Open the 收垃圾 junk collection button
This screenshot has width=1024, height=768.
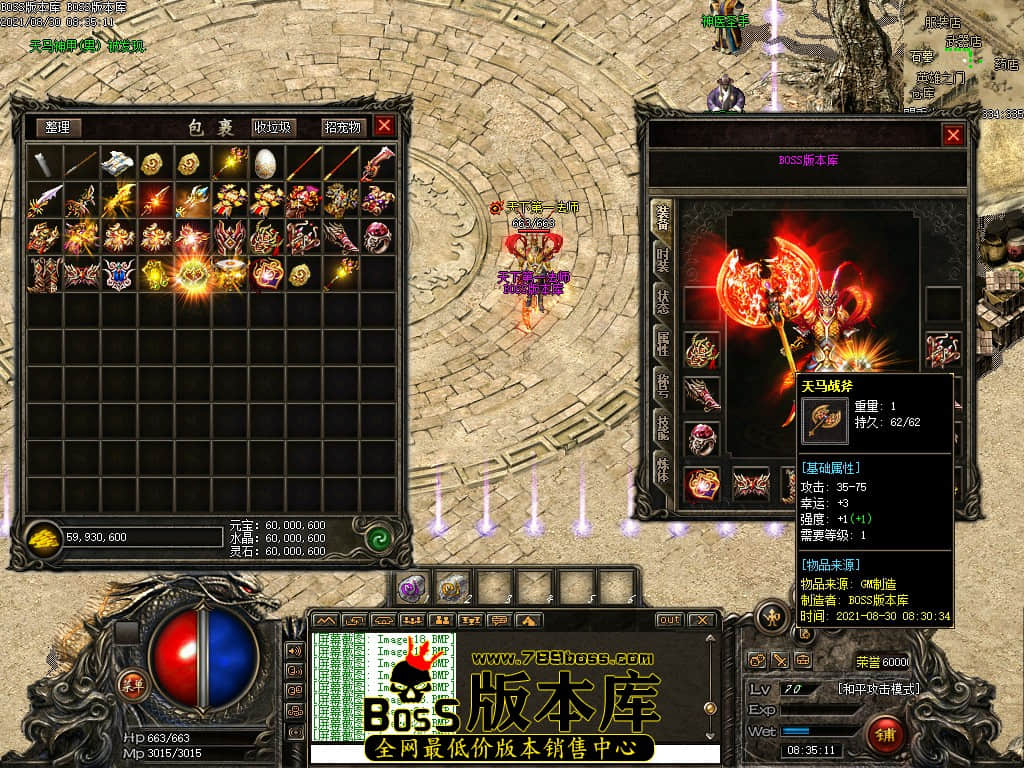272,128
